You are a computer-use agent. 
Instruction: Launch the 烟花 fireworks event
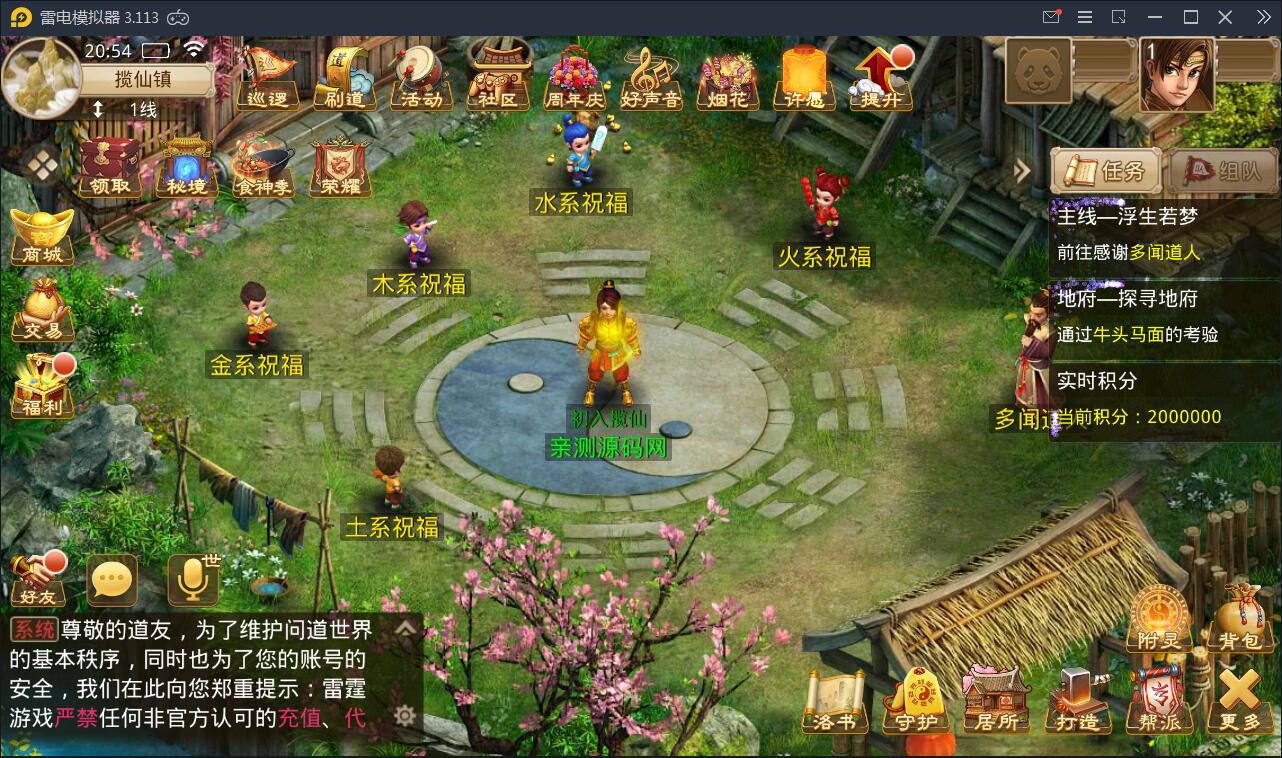727,80
